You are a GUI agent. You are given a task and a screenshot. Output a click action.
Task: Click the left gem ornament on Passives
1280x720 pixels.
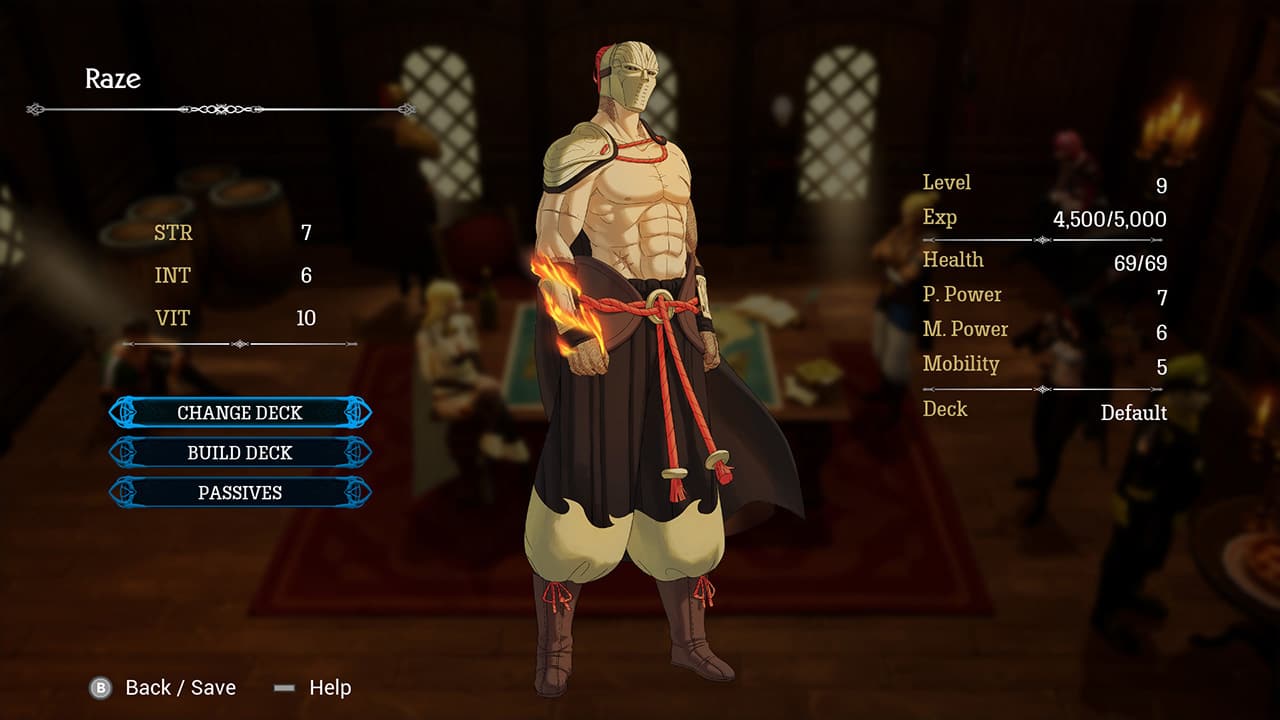[x=122, y=492]
